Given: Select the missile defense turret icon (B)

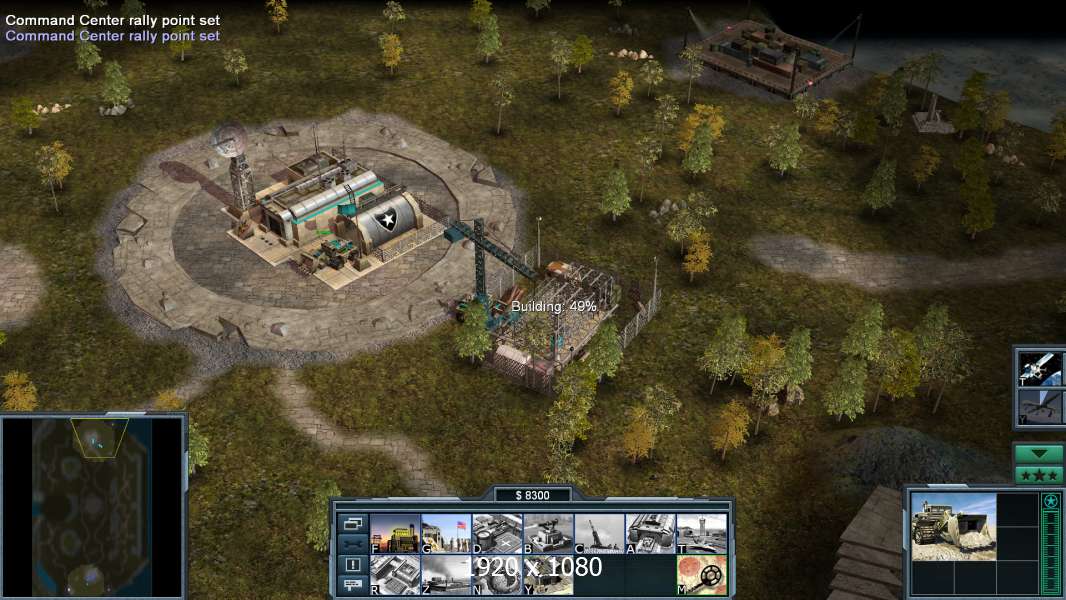Looking at the screenshot, I should coord(548,534).
